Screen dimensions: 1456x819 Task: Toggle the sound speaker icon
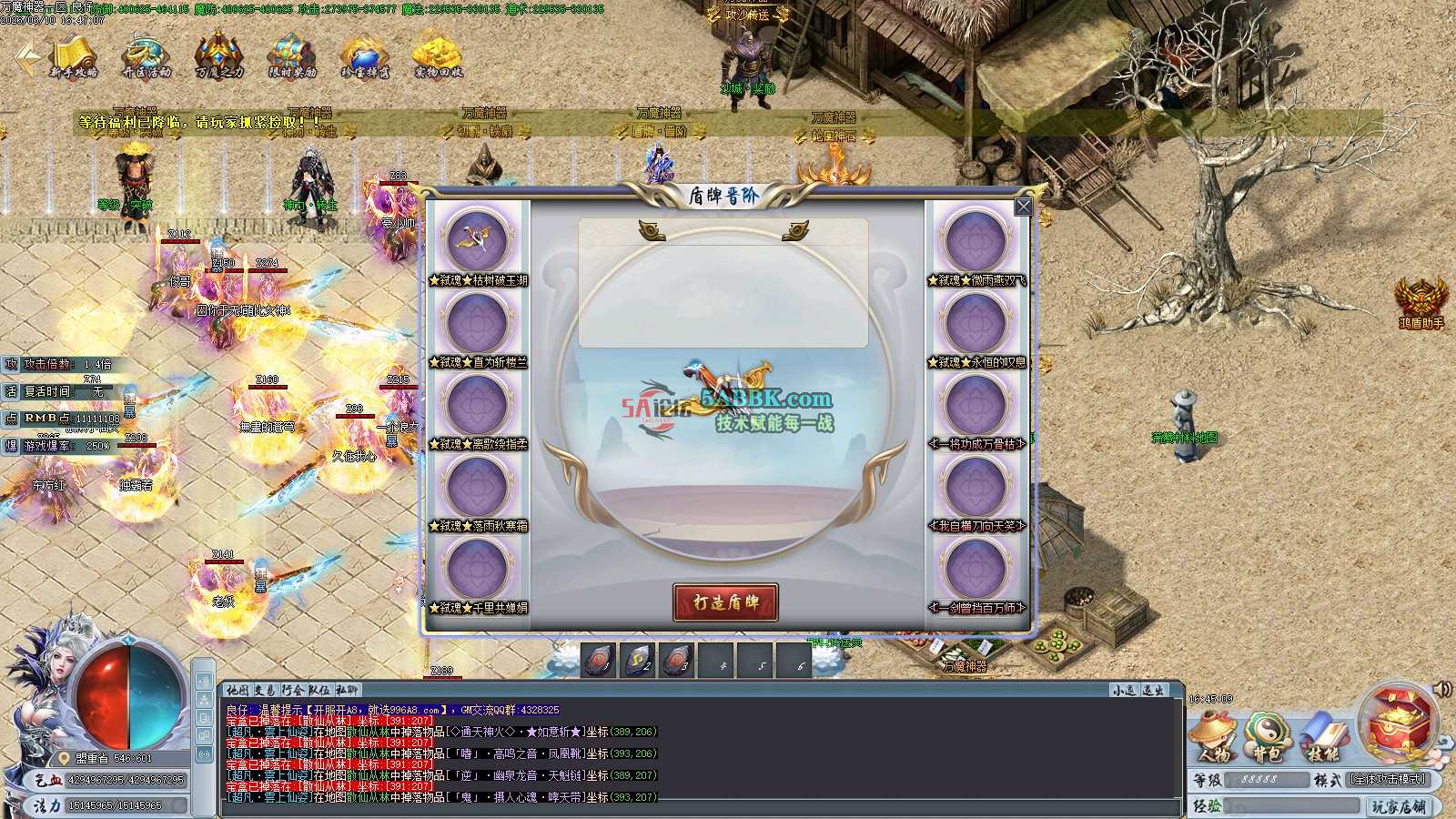[1441, 690]
